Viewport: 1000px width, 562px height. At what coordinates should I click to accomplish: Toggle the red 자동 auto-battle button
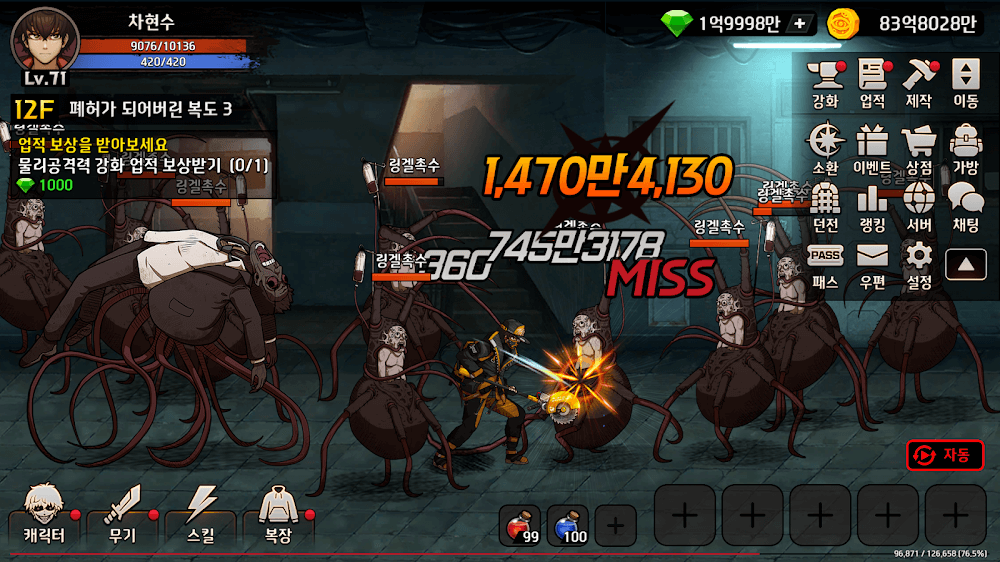[944, 455]
